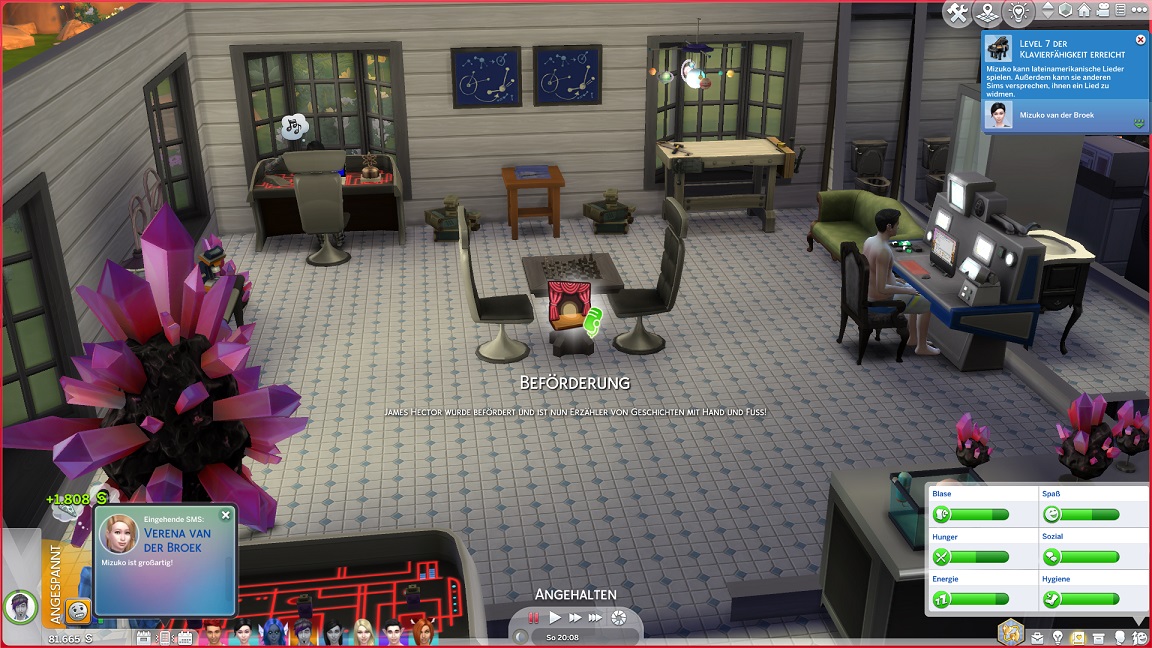Select the active Sim portrait
This screenshot has height=648, width=1152.
click(x=20, y=605)
